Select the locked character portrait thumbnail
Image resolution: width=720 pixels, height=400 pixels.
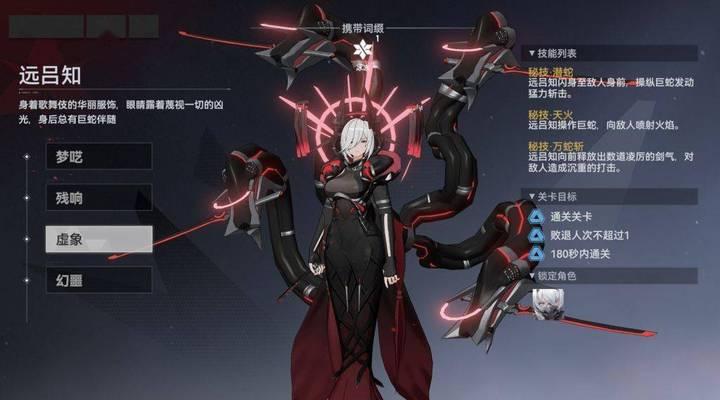click(x=547, y=304)
